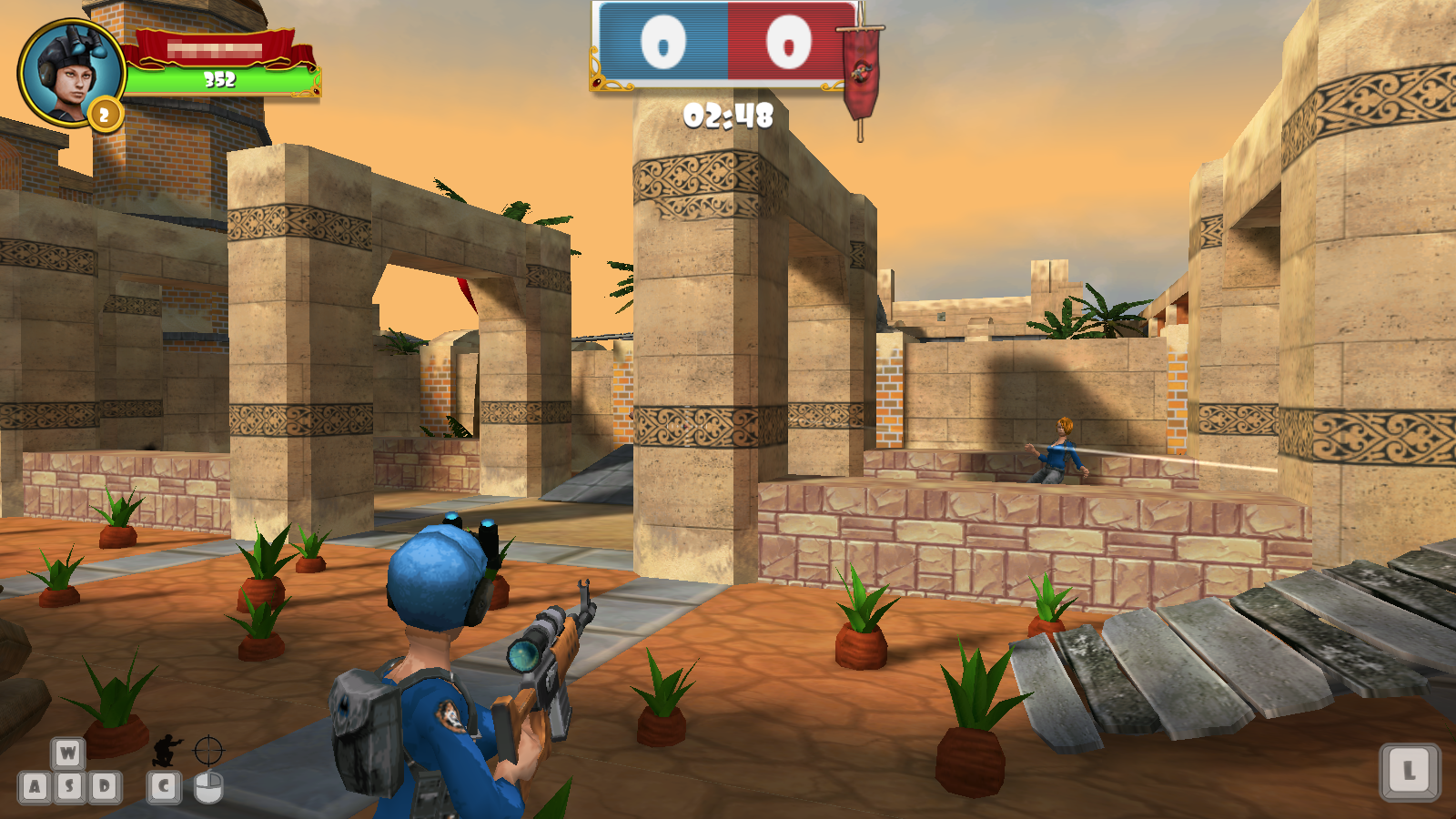The image size is (1456, 819).
Task: Click the 02:48 match timer
Action: tap(727, 116)
